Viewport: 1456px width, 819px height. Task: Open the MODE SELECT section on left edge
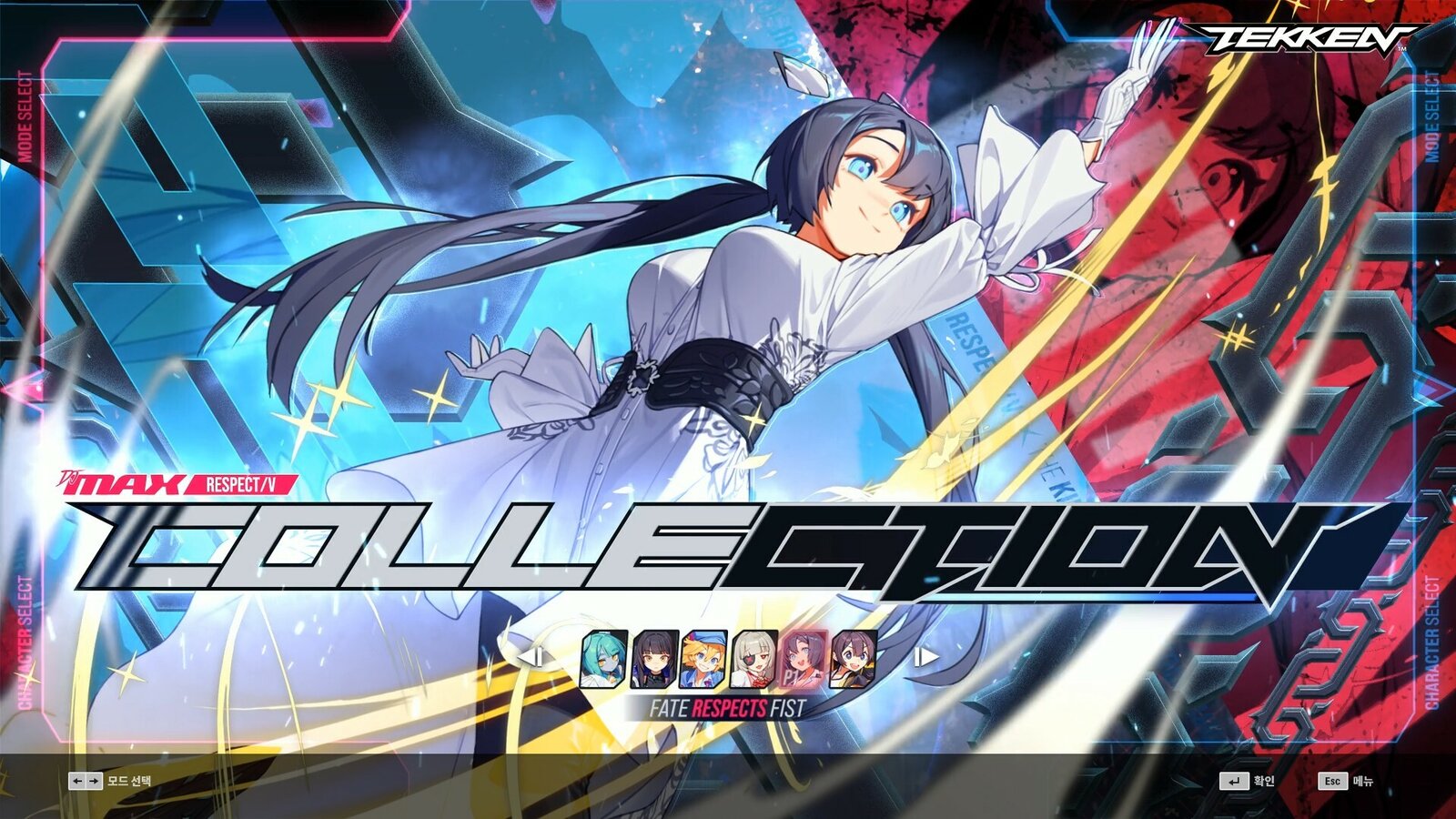pyautogui.click(x=25, y=112)
